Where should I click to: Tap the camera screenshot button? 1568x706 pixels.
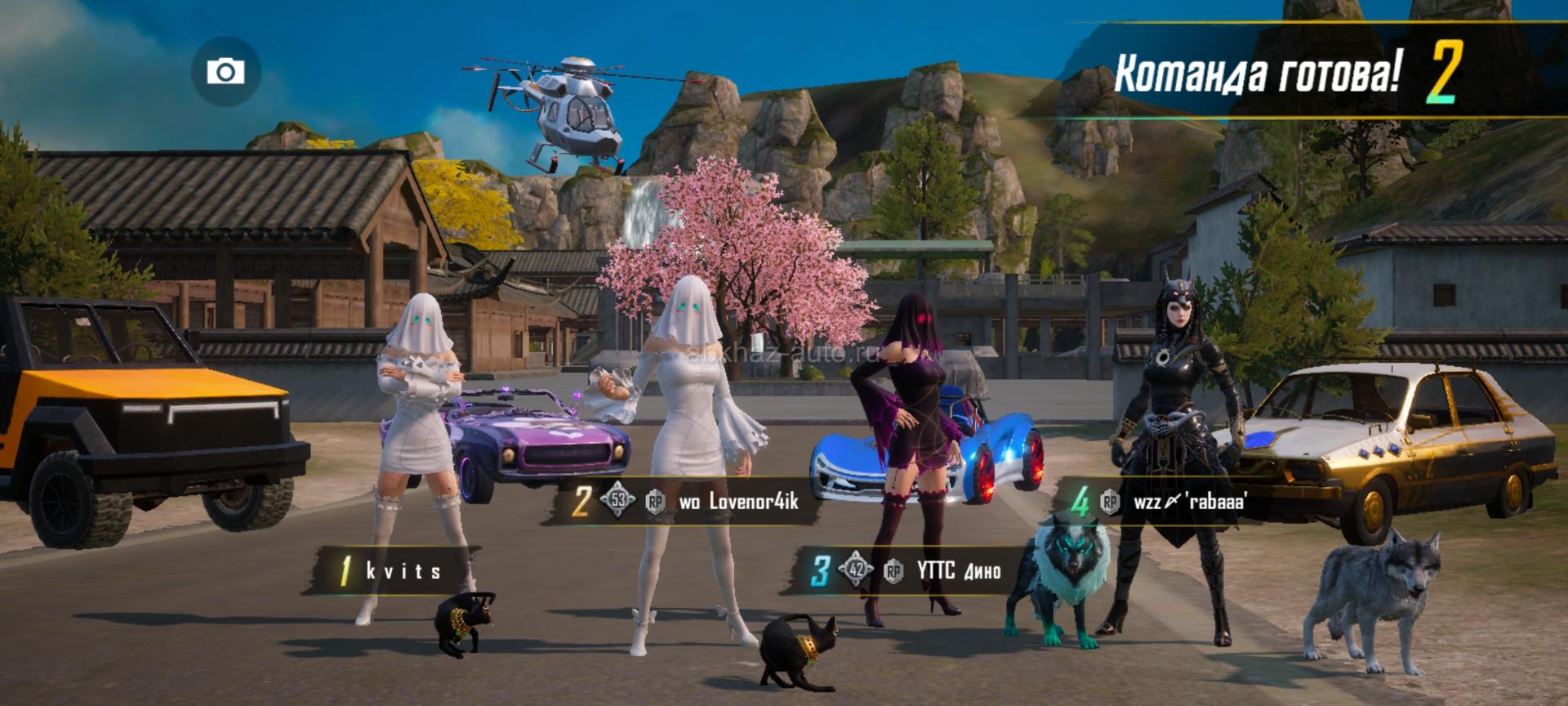point(226,72)
